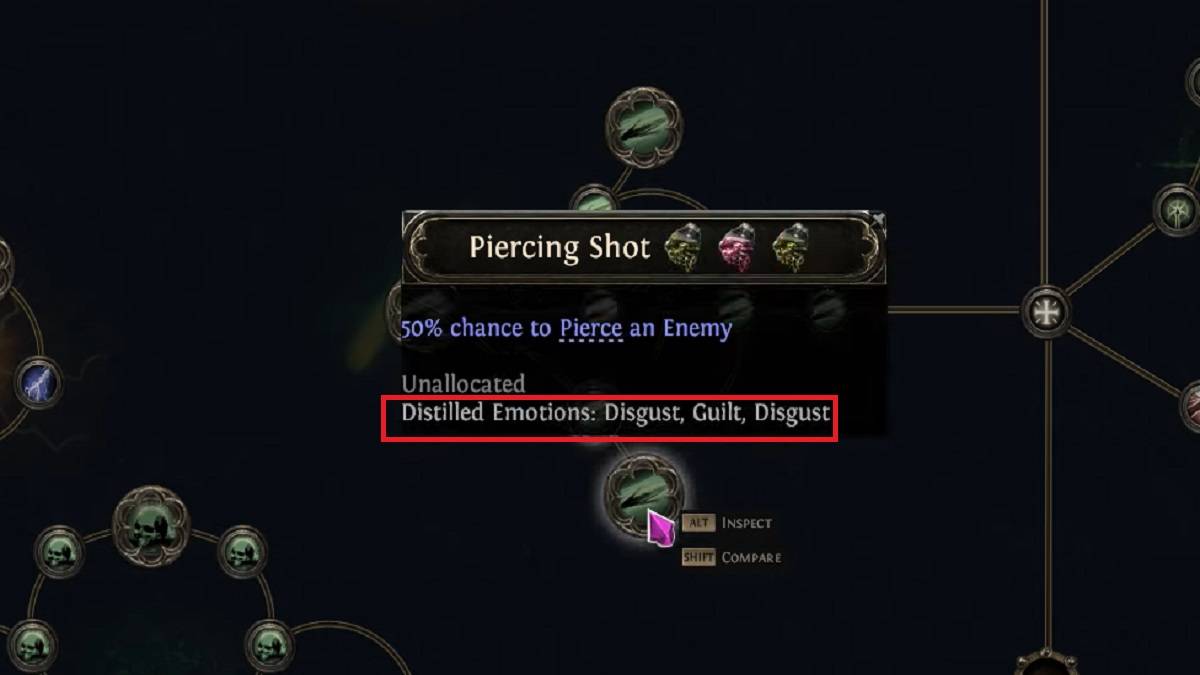Choose the large ornate skull notable node
This screenshot has height=675, width=1200.
[x=151, y=523]
